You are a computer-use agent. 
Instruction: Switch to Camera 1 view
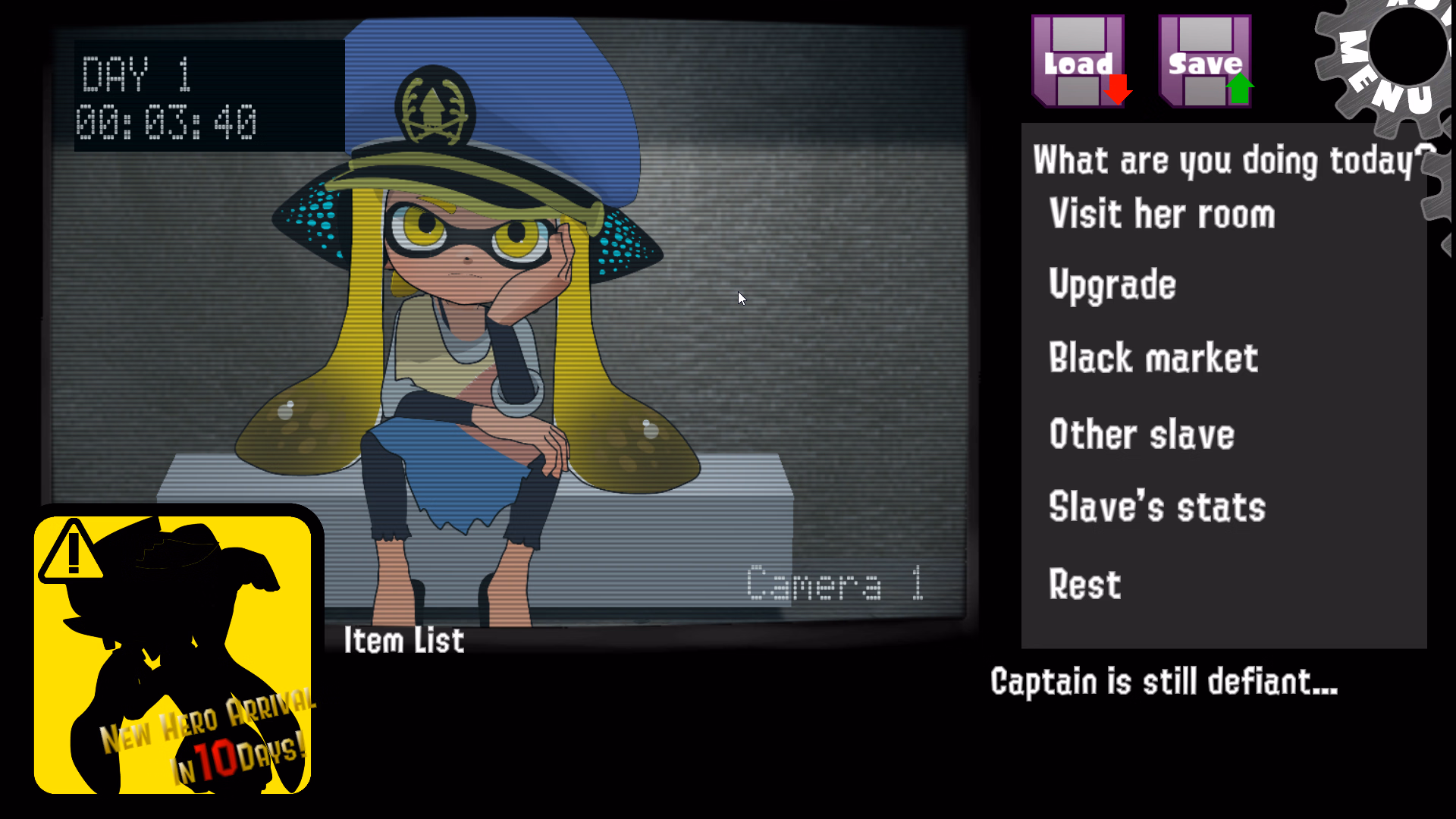coord(834,584)
